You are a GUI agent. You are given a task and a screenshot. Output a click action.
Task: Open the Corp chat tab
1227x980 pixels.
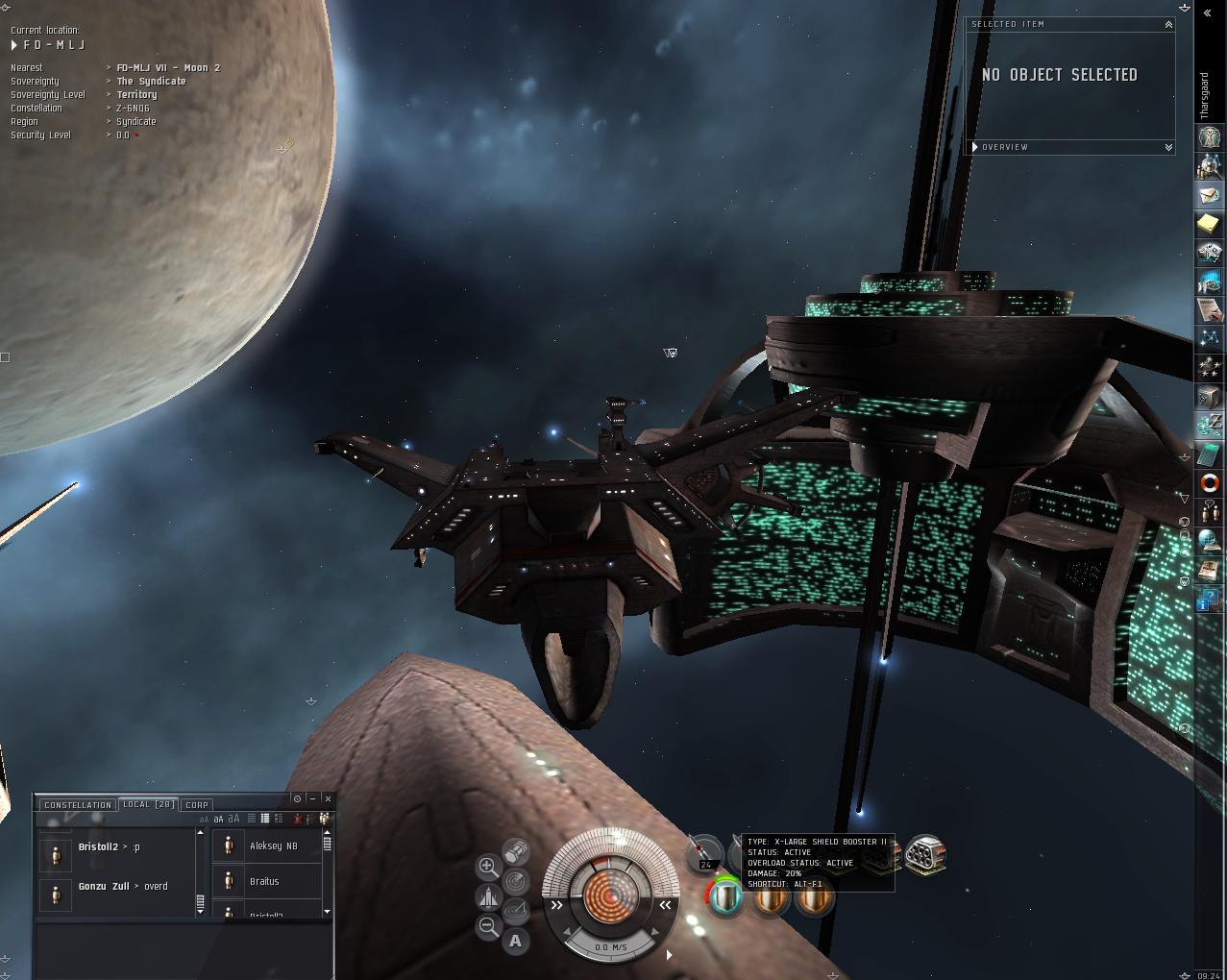[197, 805]
